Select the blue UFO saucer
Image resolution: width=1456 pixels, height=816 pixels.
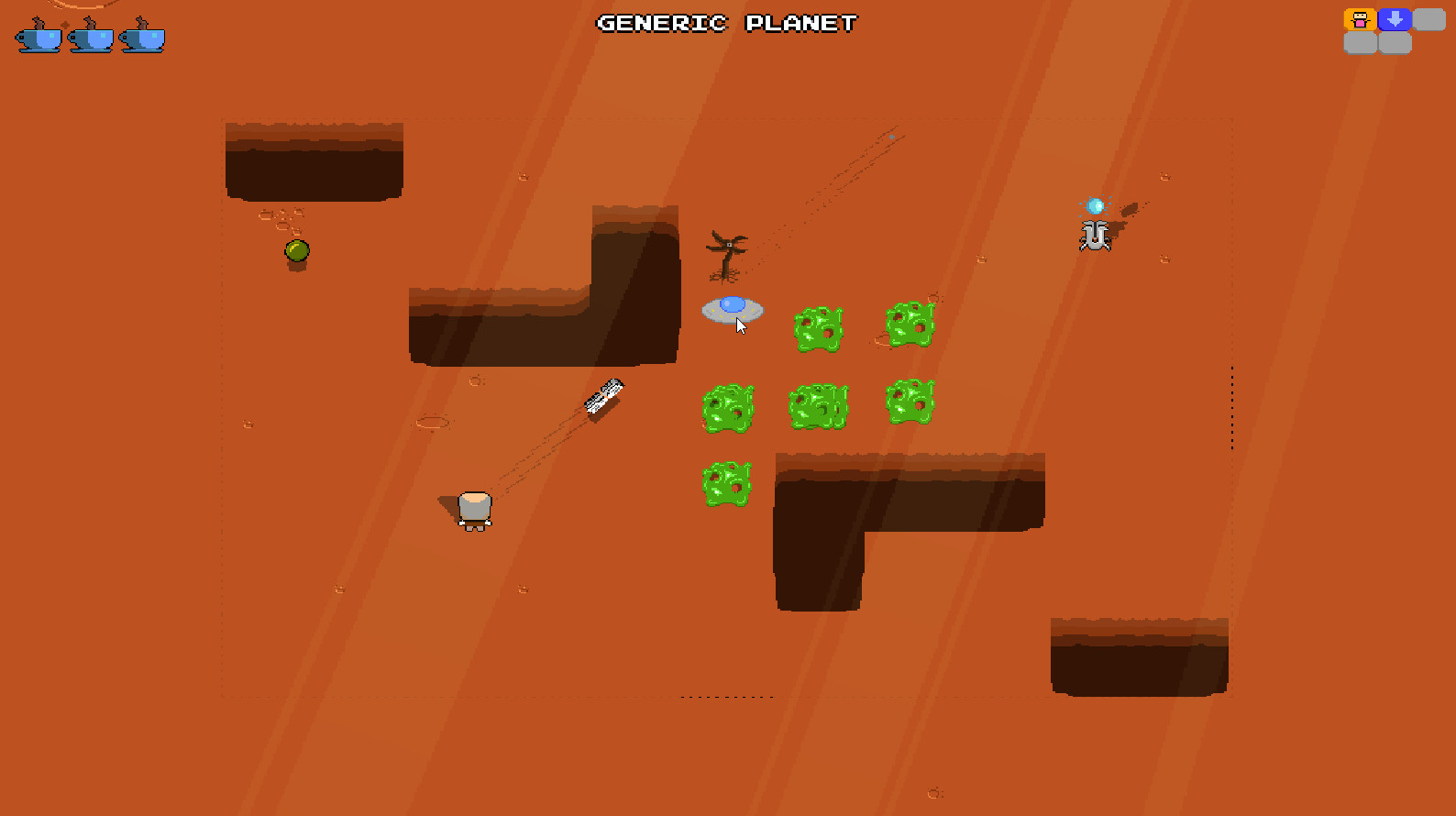(x=731, y=310)
